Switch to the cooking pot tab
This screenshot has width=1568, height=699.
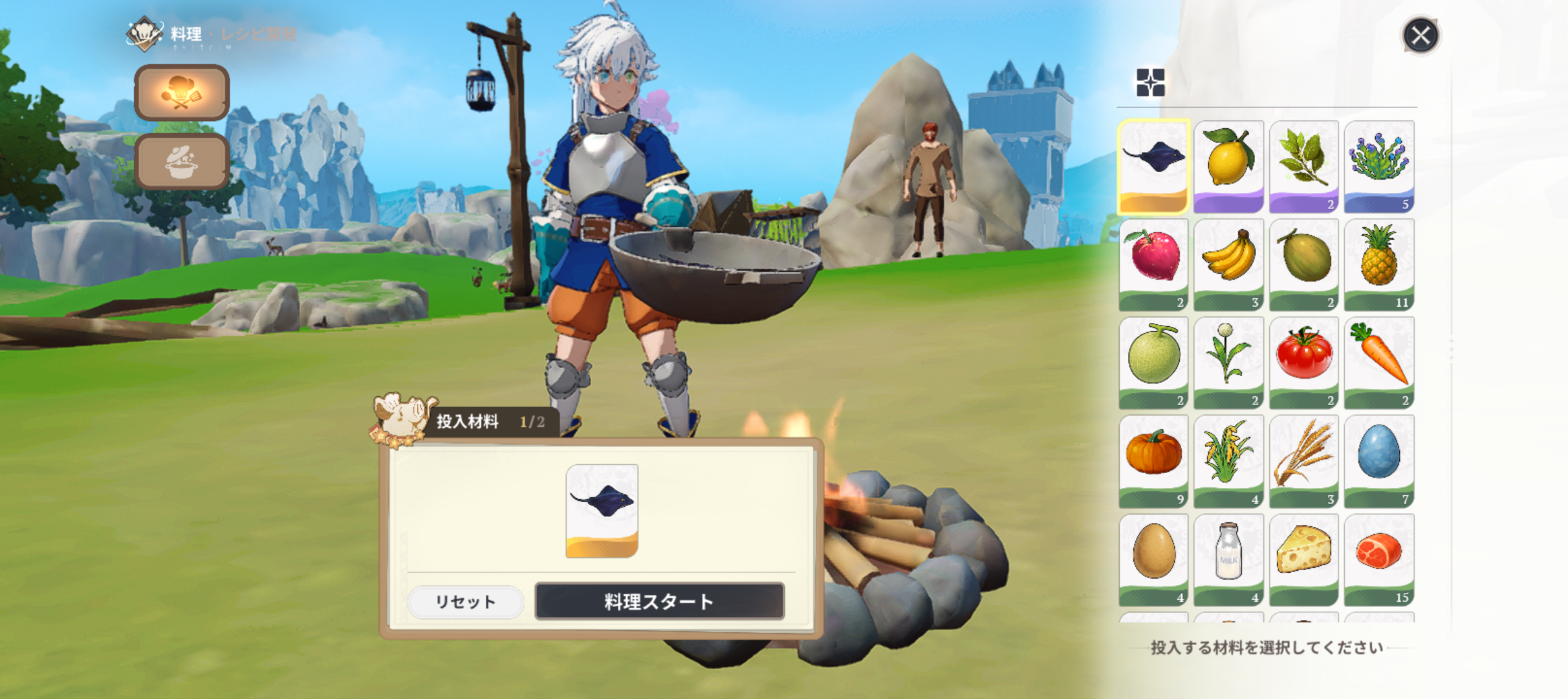click(182, 162)
